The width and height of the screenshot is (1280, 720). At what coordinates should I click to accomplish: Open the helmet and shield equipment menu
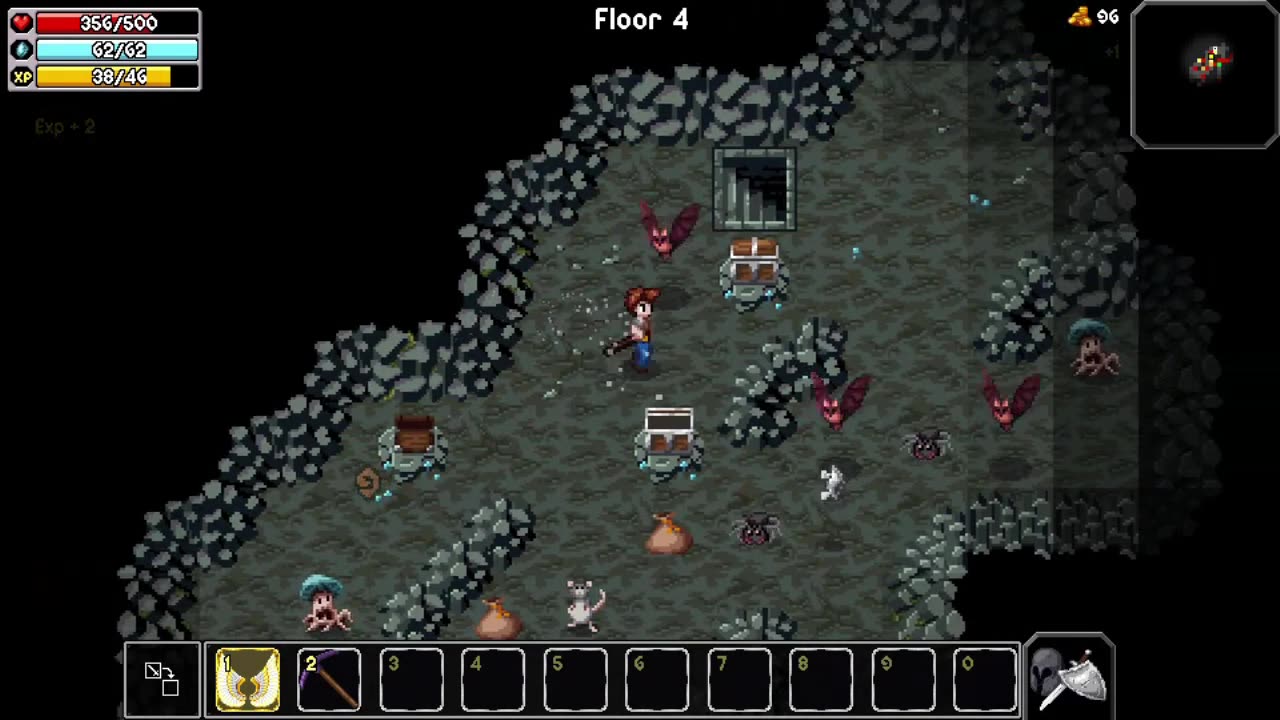[x=1068, y=676]
